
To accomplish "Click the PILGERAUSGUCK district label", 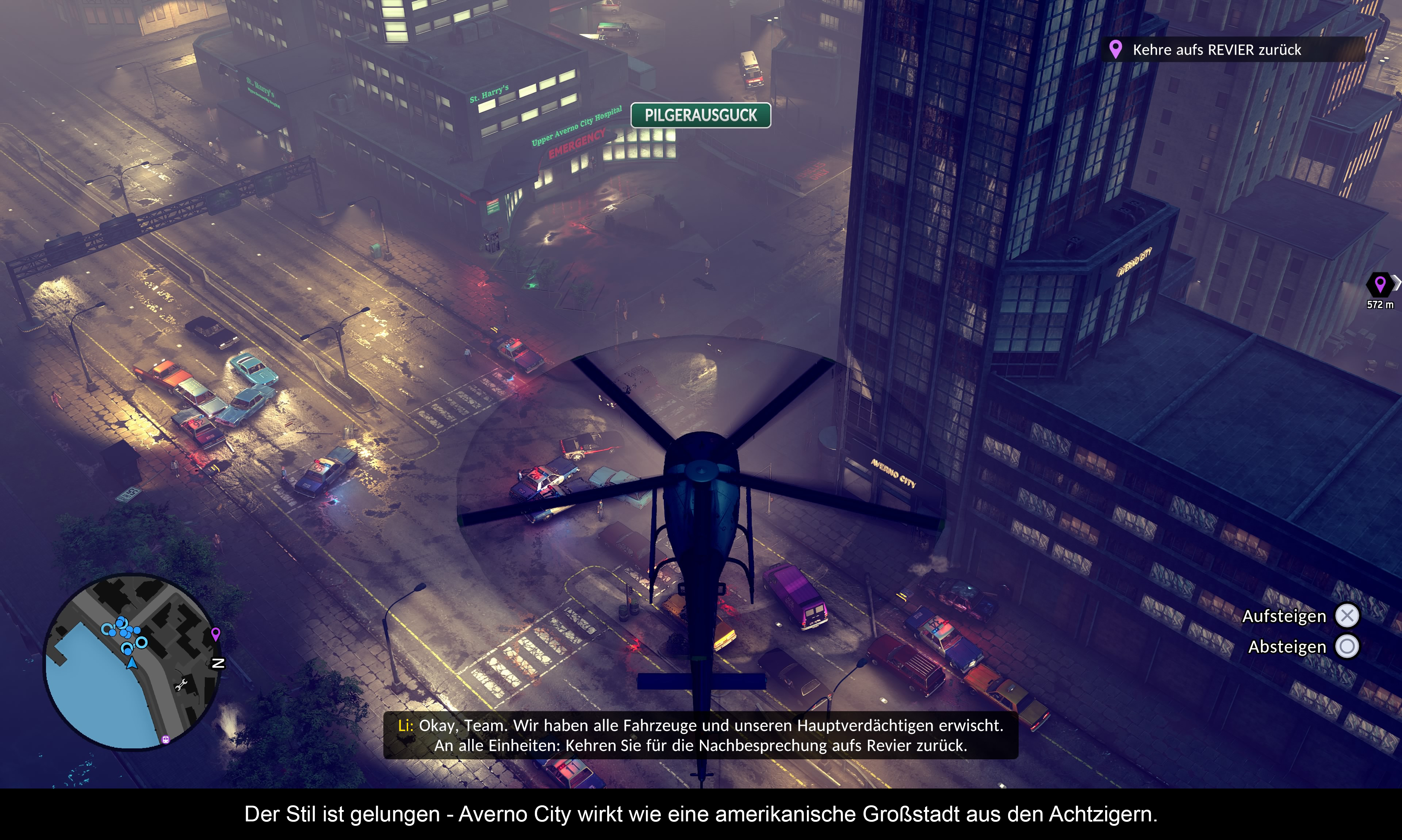I will click(x=700, y=115).
